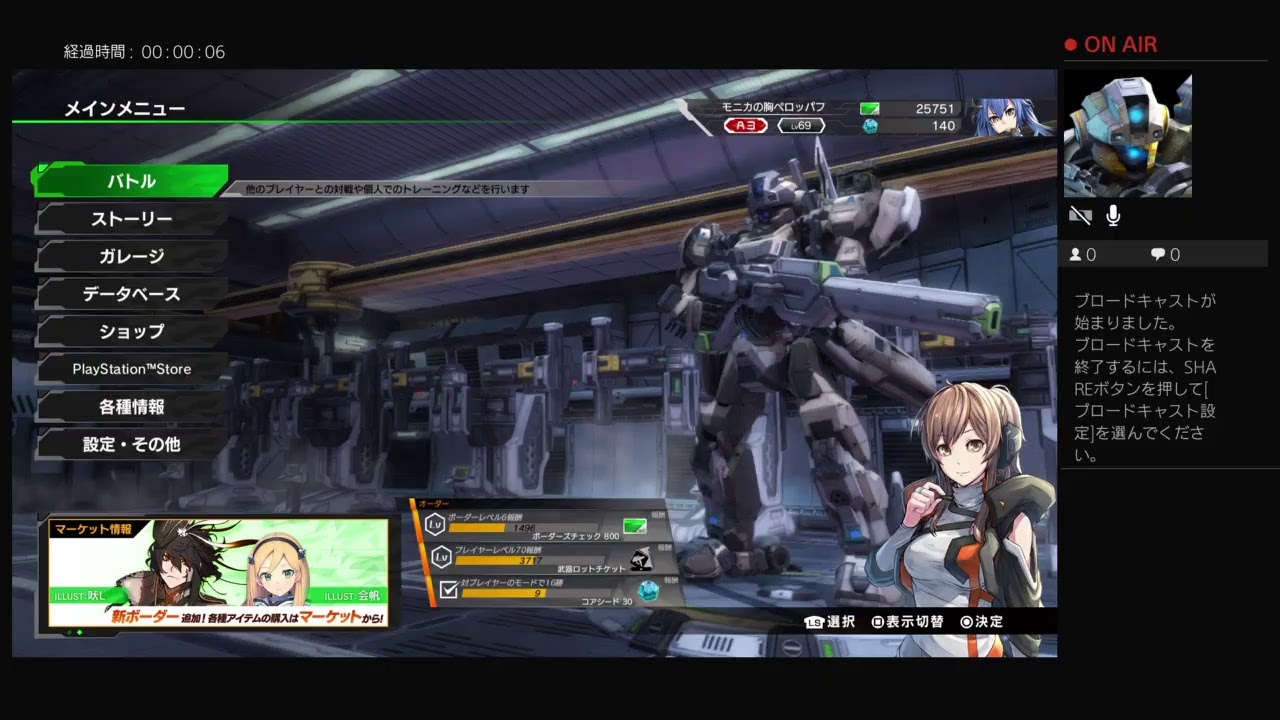Go to the ショップ shop
The height and width of the screenshot is (720, 1280).
pos(132,331)
